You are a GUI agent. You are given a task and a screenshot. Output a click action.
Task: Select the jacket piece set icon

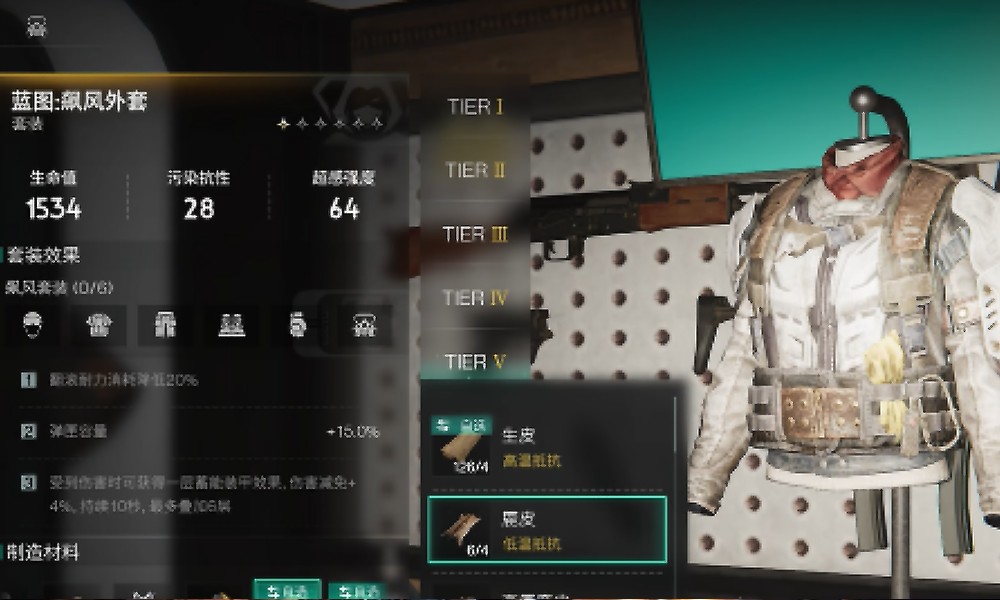[98, 324]
